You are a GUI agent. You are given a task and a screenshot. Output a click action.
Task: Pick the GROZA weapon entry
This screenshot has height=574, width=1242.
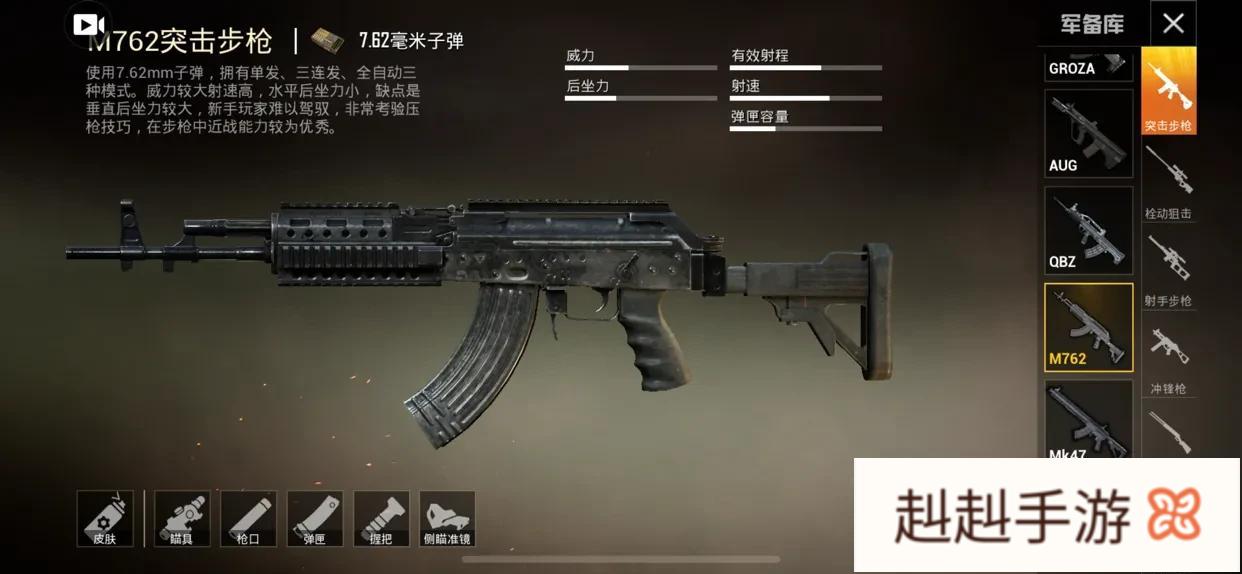pos(1089,65)
